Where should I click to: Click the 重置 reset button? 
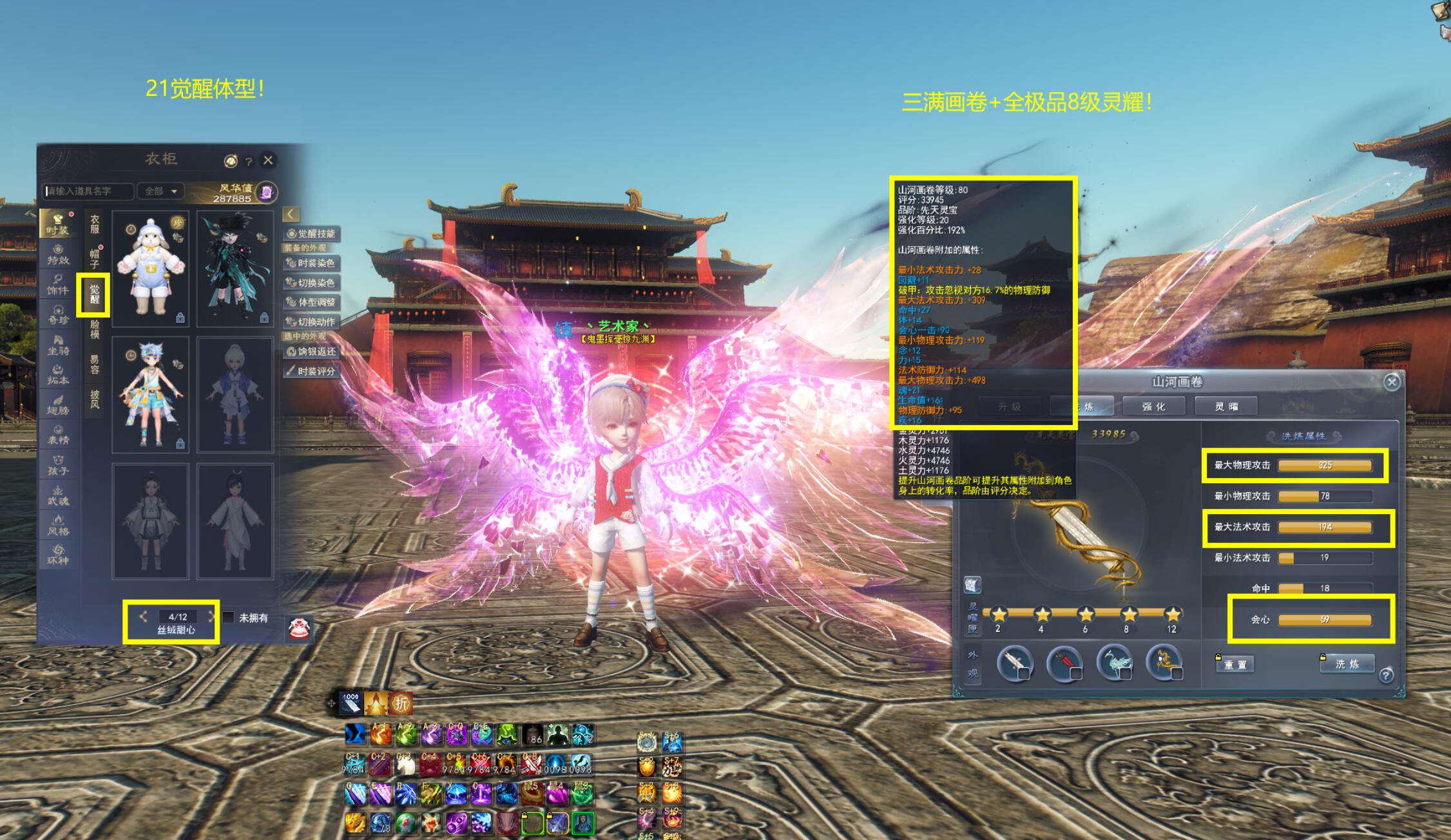1235,664
